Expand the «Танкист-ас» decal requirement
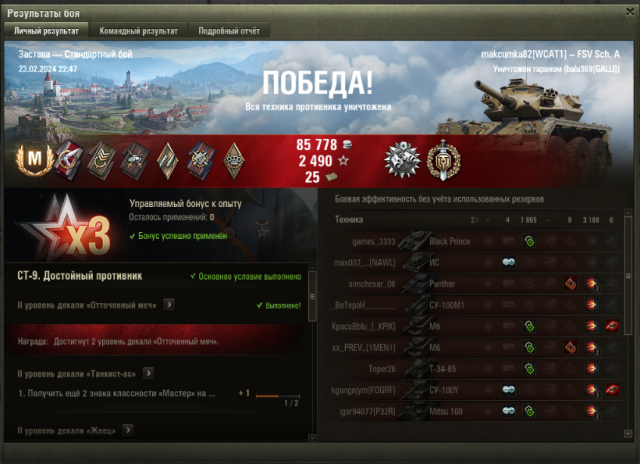 147,373
